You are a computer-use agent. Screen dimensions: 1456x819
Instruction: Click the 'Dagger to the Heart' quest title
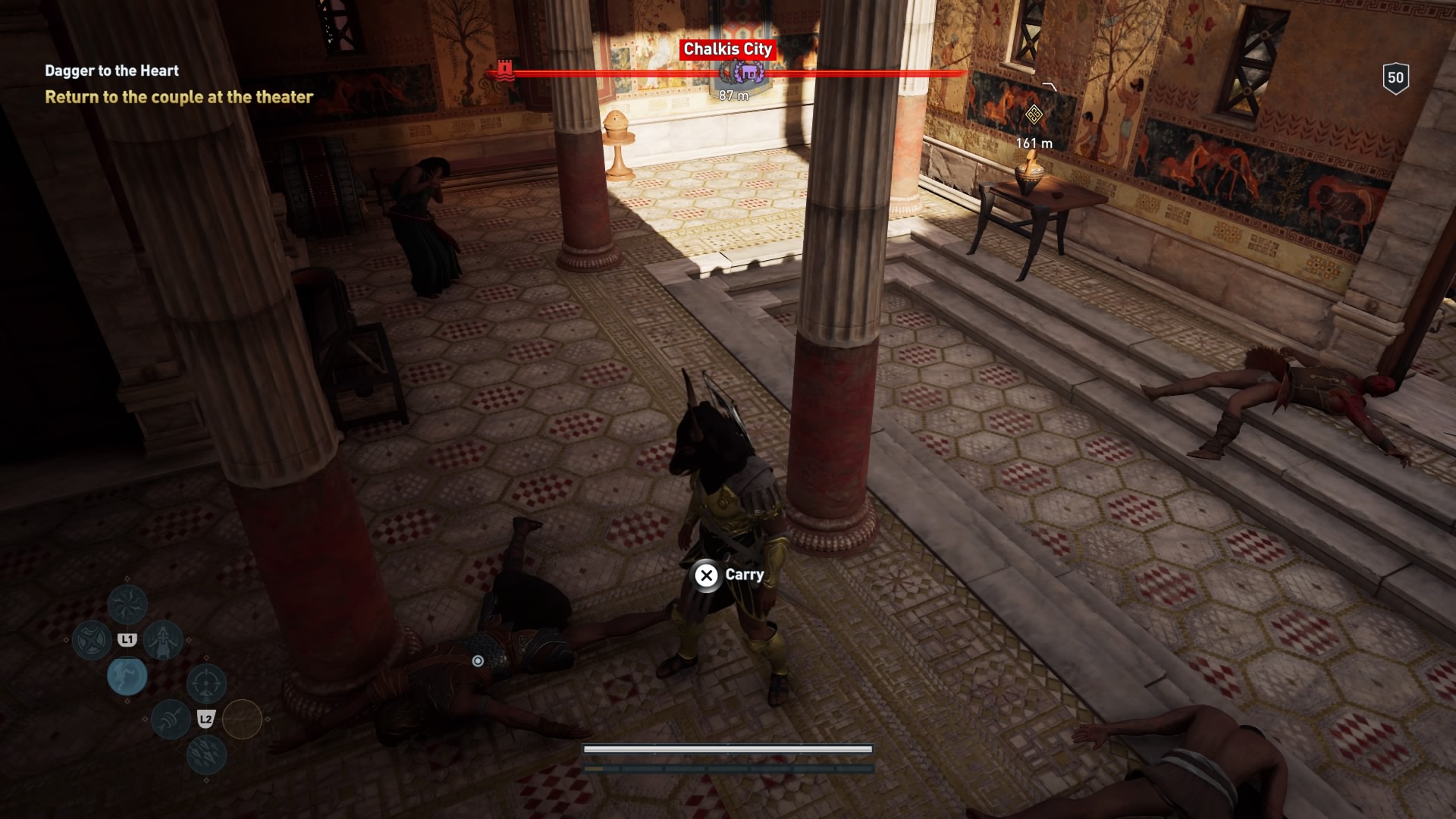[x=111, y=71]
